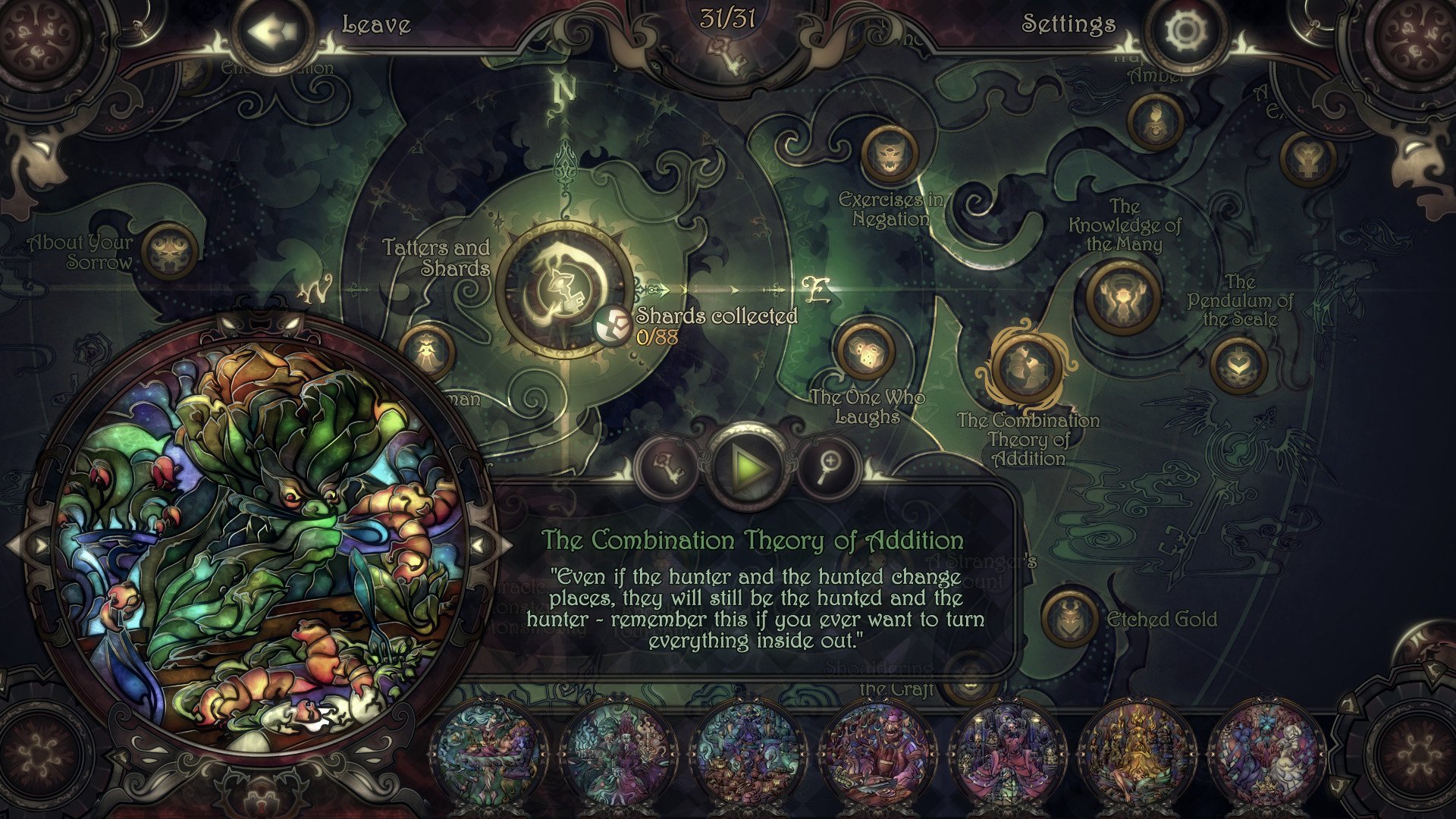This screenshot has width=1456, height=819.
Task: Select the About Your Sorrow medallion
Action: click(x=168, y=252)
